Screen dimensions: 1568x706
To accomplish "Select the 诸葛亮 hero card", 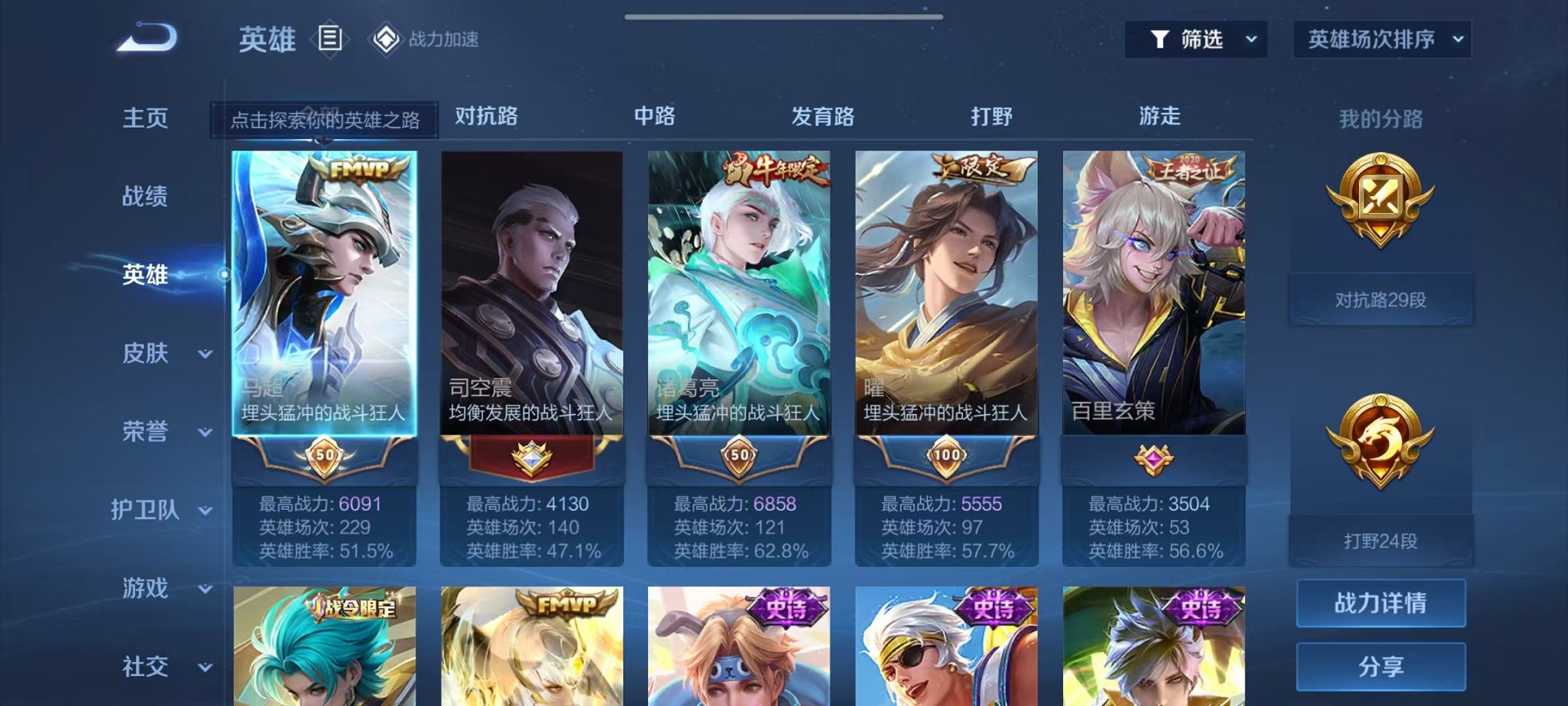I will [x=736, y=308].
